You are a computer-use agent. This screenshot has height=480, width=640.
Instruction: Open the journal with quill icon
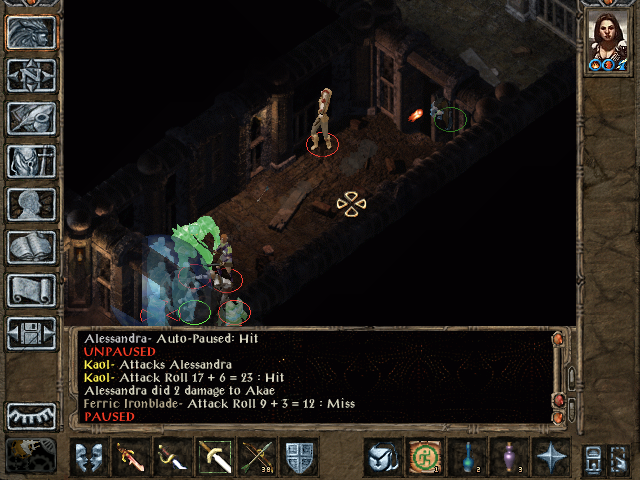pos(31,118)
